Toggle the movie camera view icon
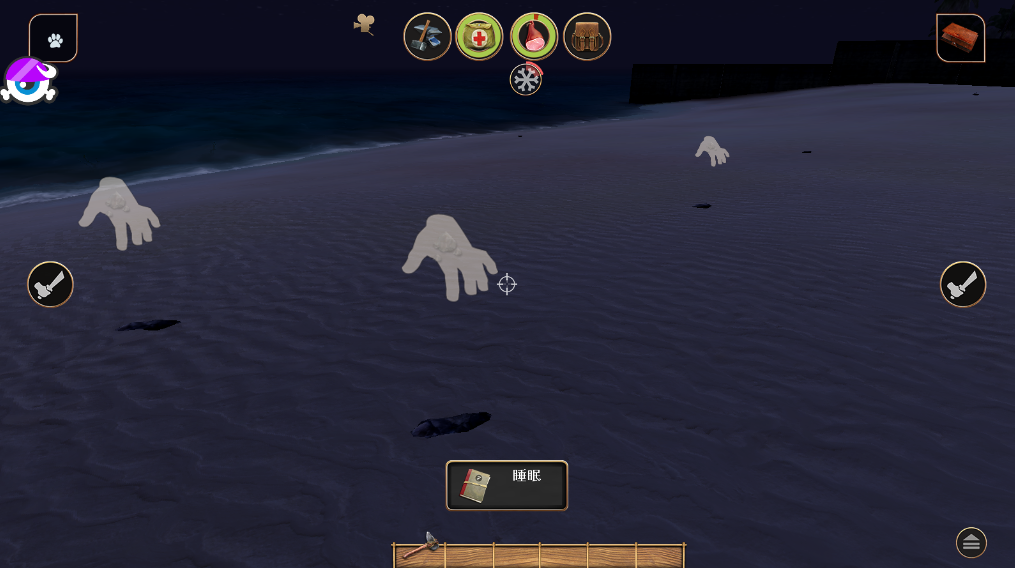Screen dimensions: 1015x568 pos(365,23)
